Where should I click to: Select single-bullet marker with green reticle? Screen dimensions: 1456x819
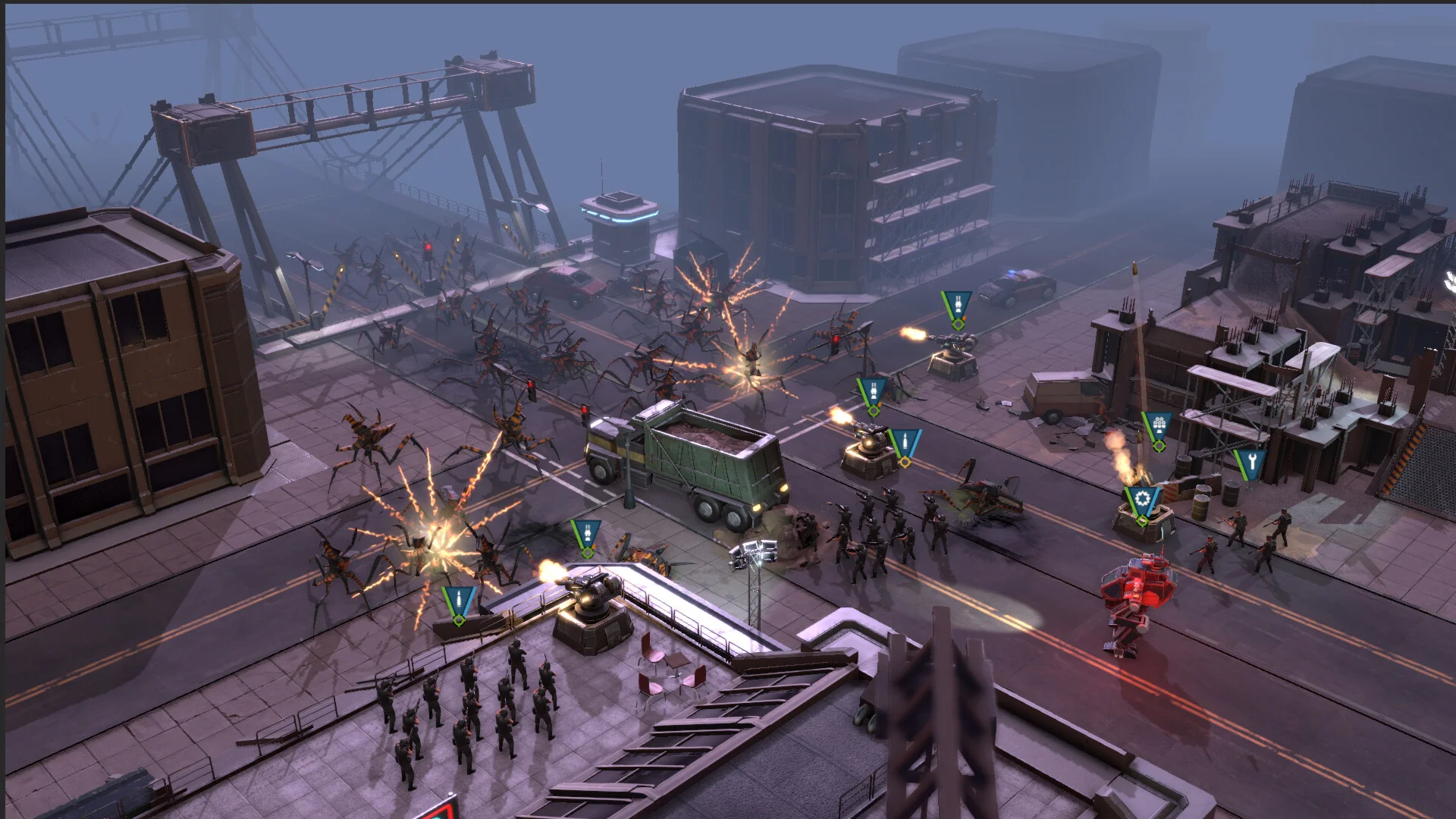click(459, 602)
